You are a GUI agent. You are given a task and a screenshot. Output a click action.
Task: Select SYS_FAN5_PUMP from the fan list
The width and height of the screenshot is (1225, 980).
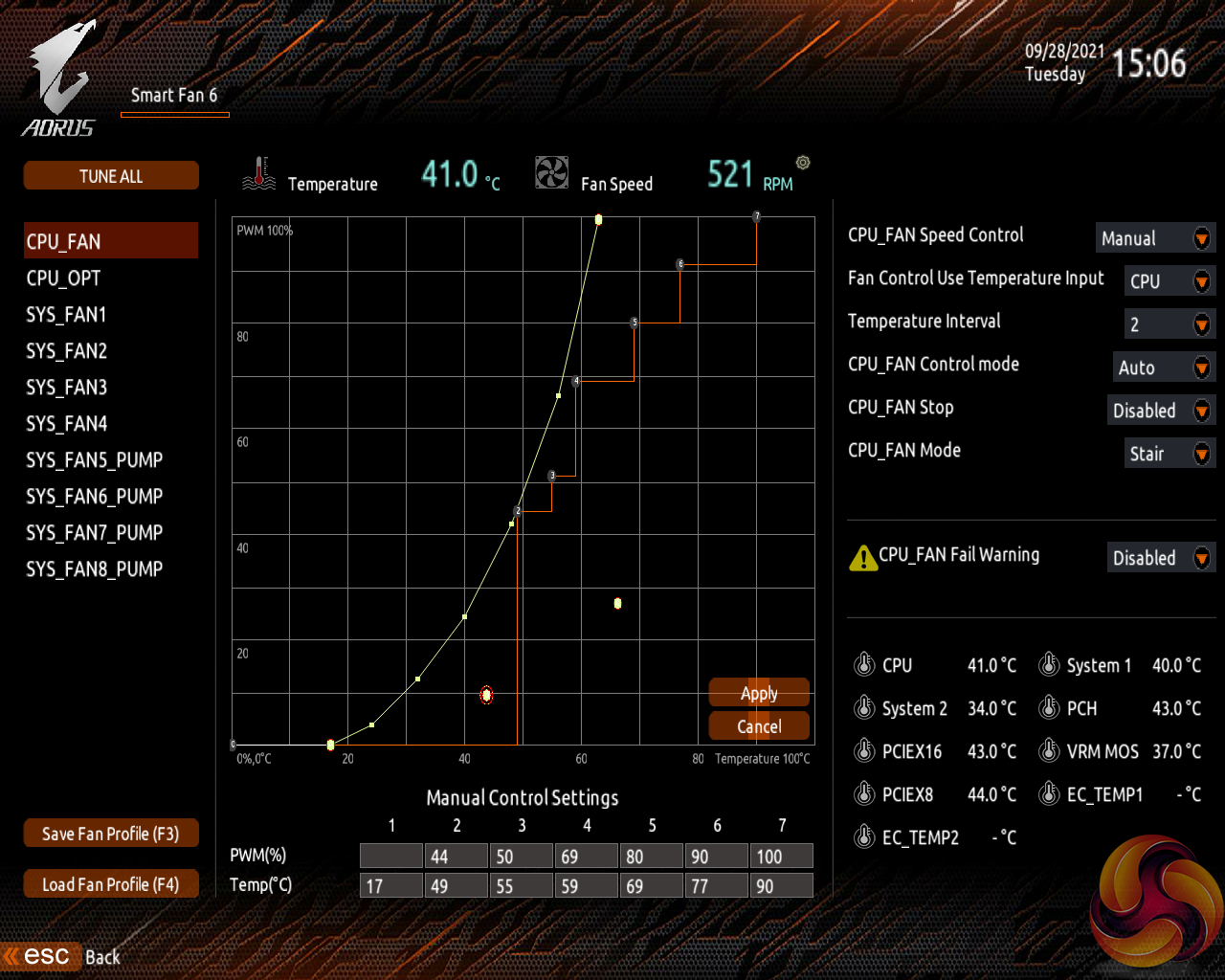click(94, 460)
